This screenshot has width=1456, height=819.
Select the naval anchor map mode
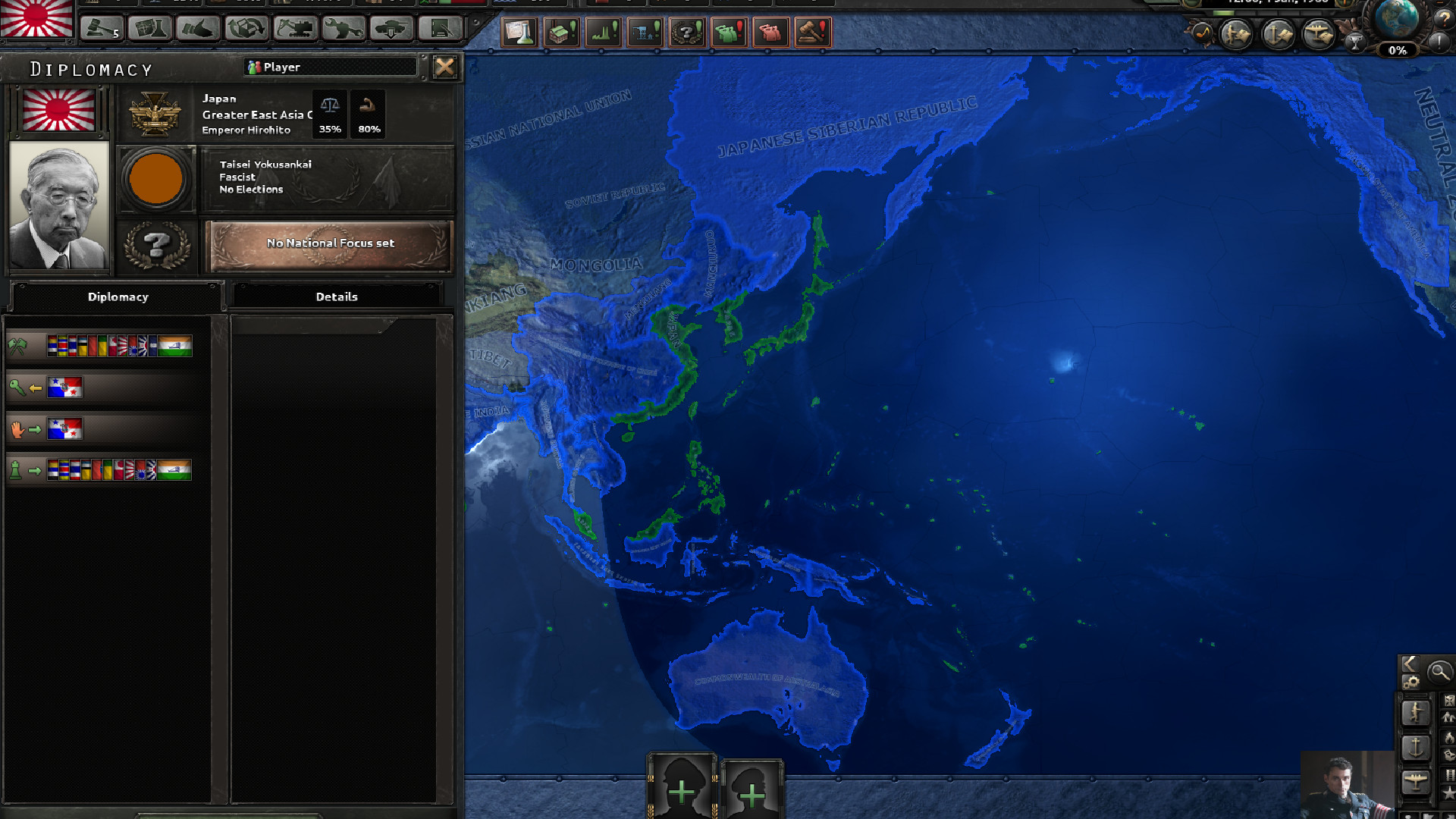1415,747
